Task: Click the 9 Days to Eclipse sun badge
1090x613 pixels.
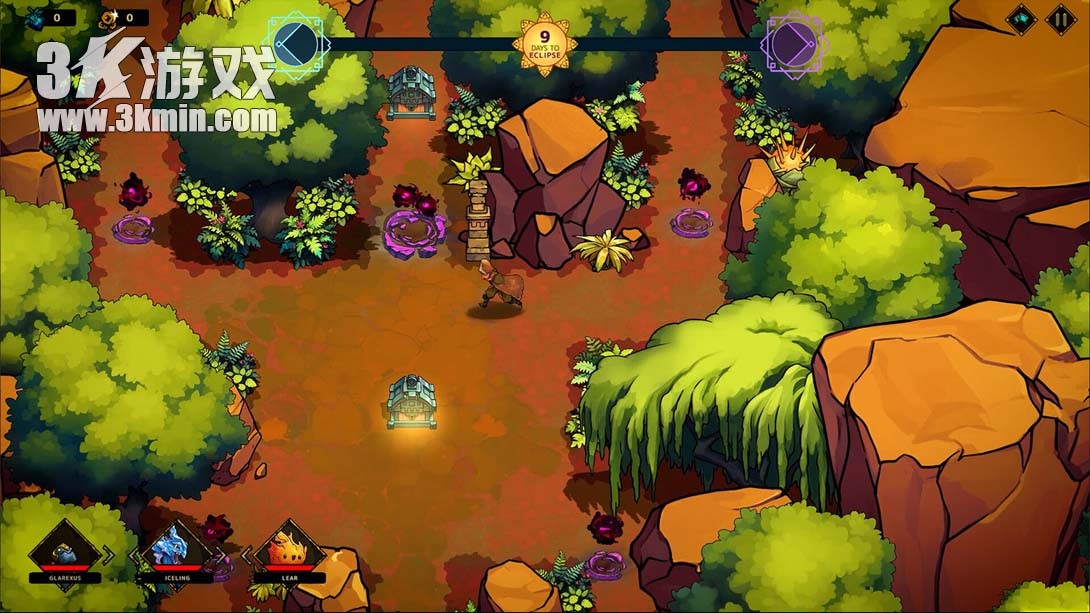Action: (544, 43)
